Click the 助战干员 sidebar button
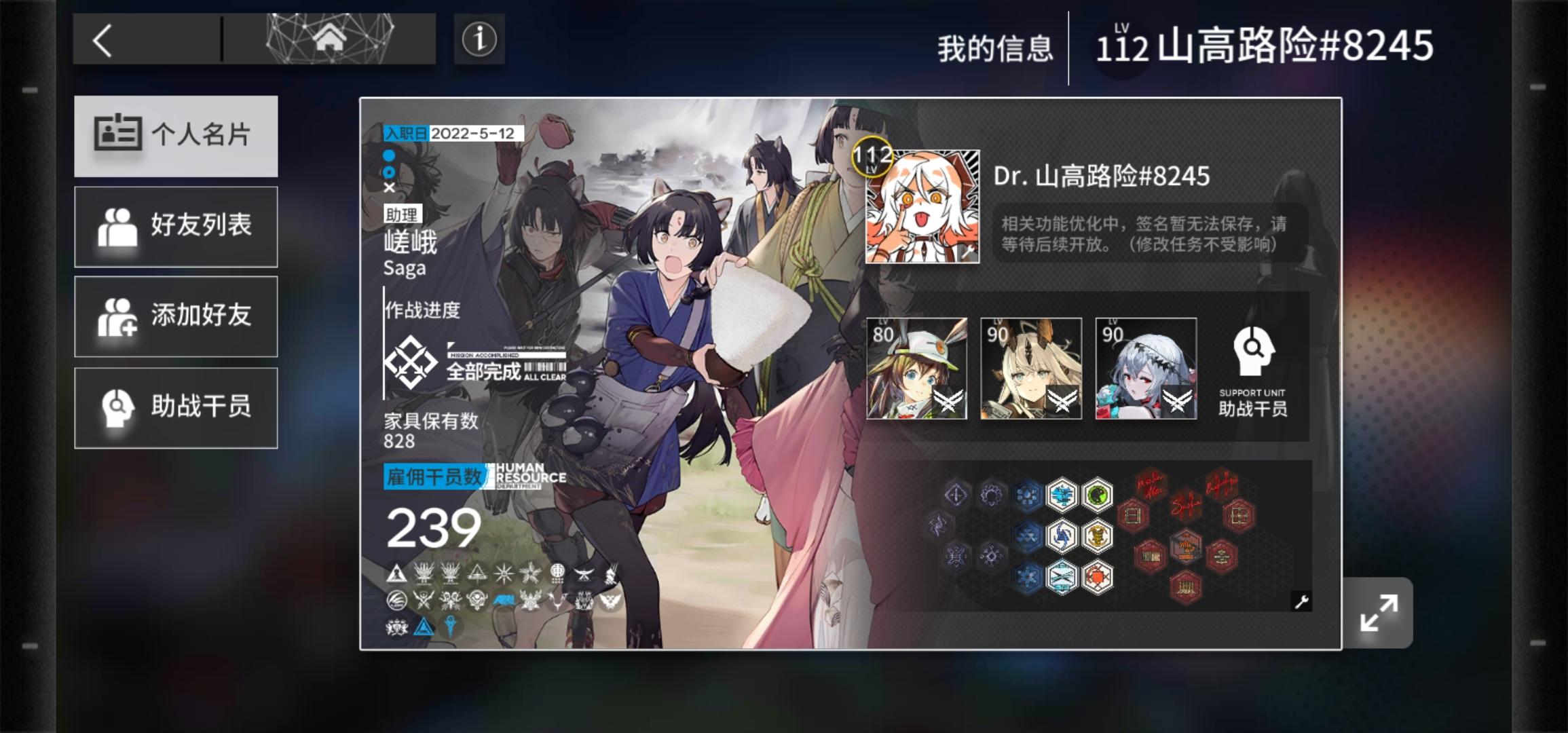This screenshot has height=733, width=1568. (x=176, y=407)
